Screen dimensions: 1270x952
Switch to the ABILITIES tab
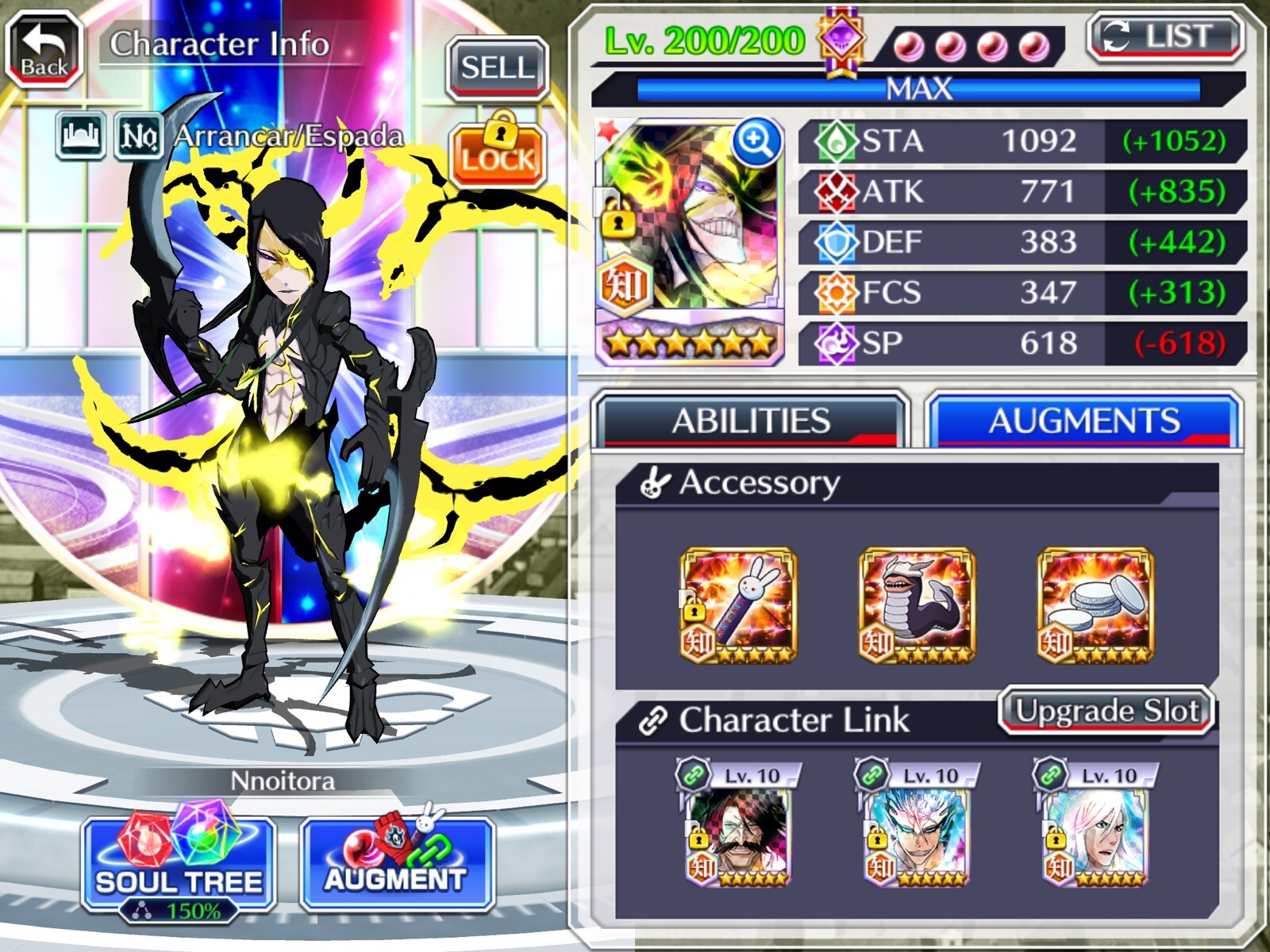click(750, 420)
